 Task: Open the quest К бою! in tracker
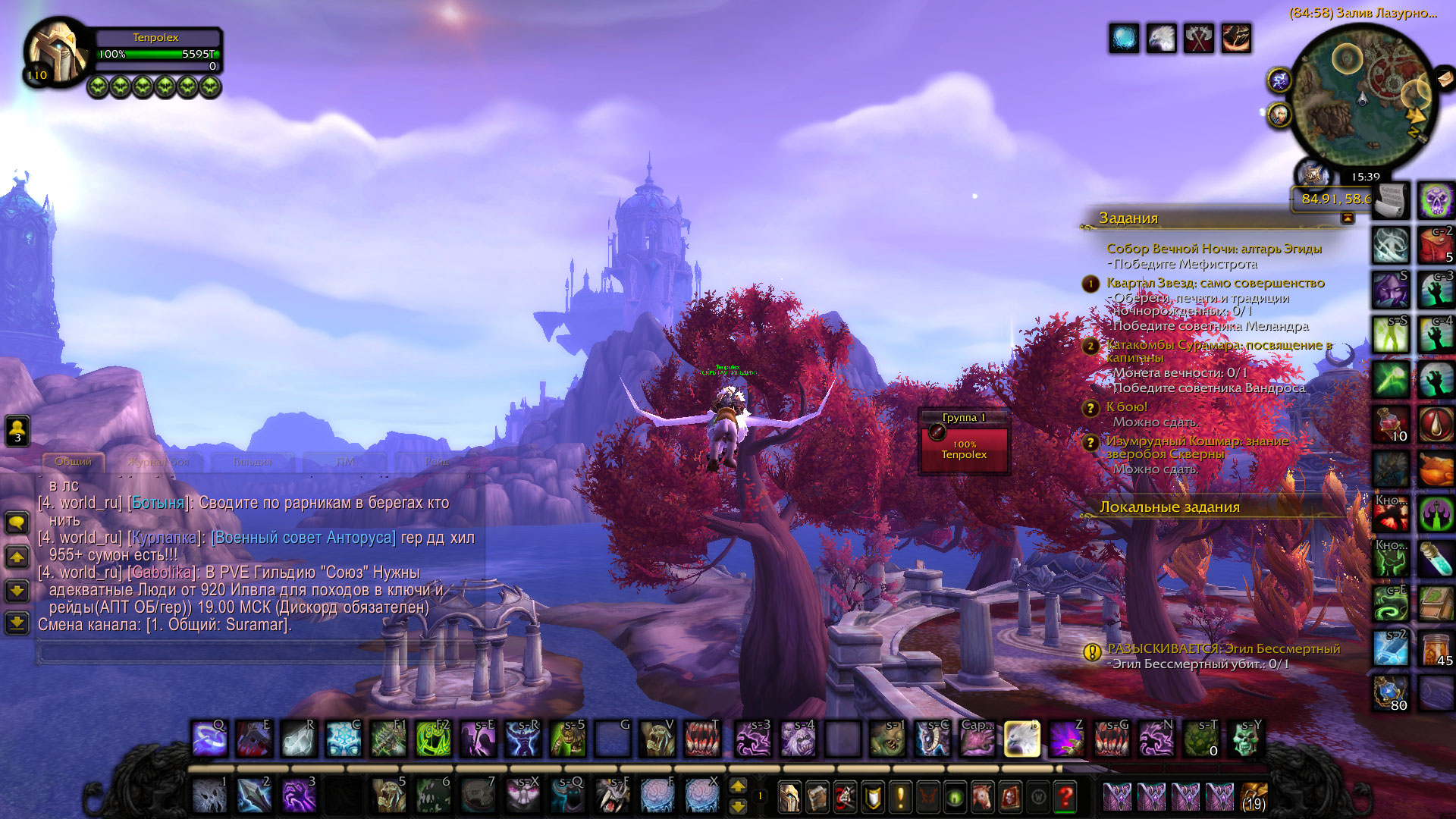point(1126,407)
